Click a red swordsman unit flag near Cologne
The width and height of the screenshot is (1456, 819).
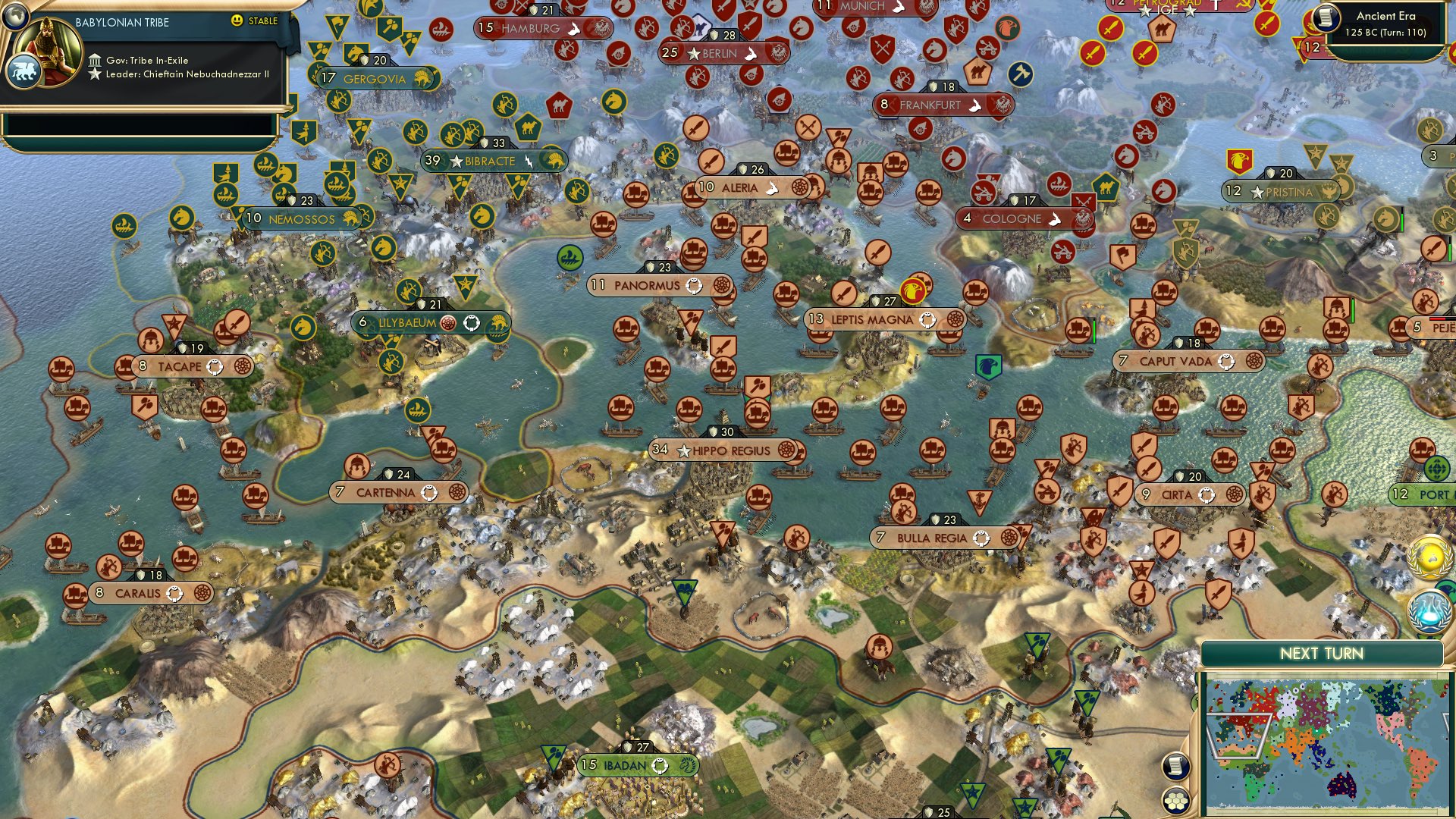point(1082,201)
